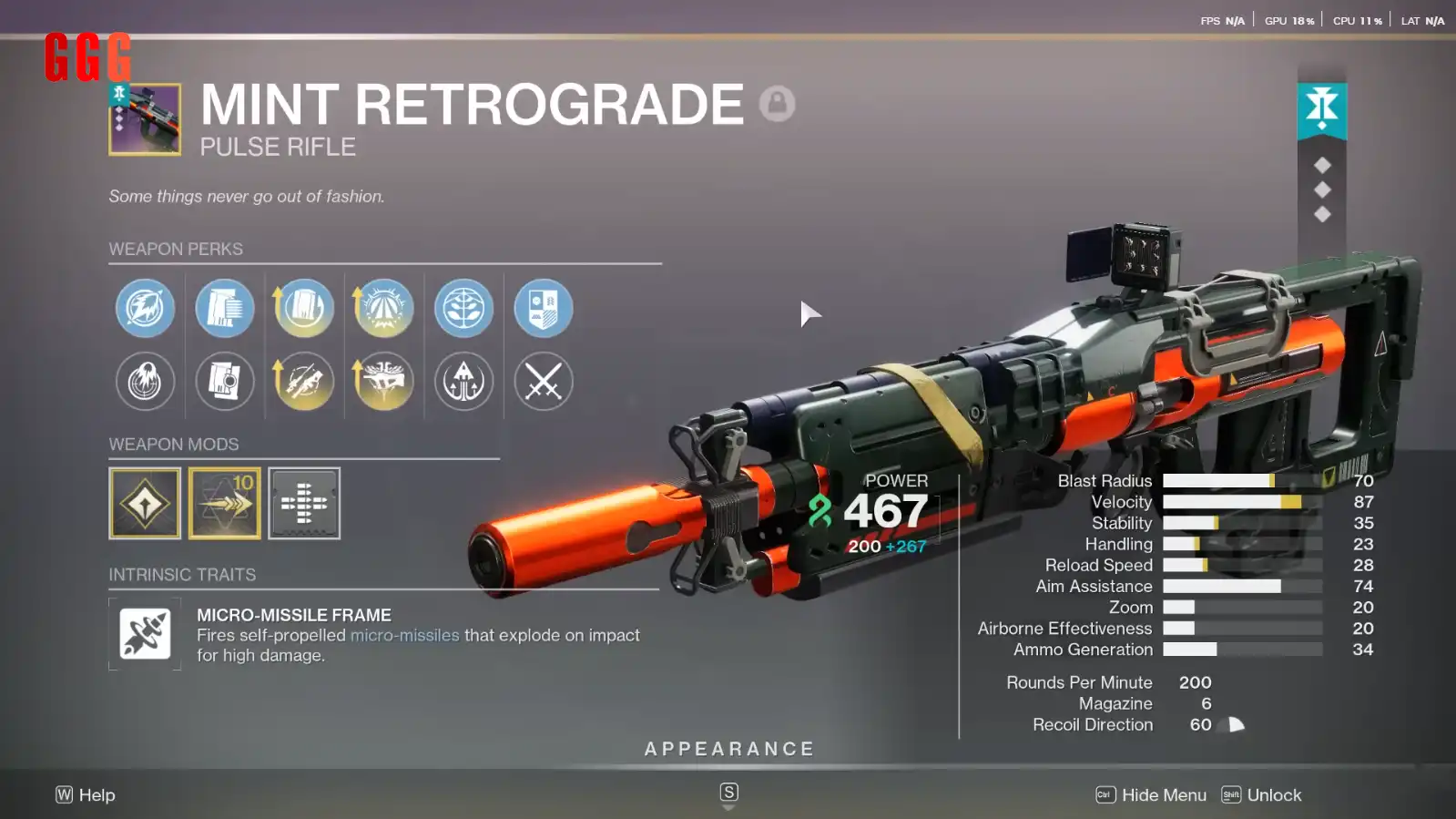This screenshot has width=1456, height=819.
Task: Select the enhanced magazine perk with arrow
Action: tap(304, 308)
